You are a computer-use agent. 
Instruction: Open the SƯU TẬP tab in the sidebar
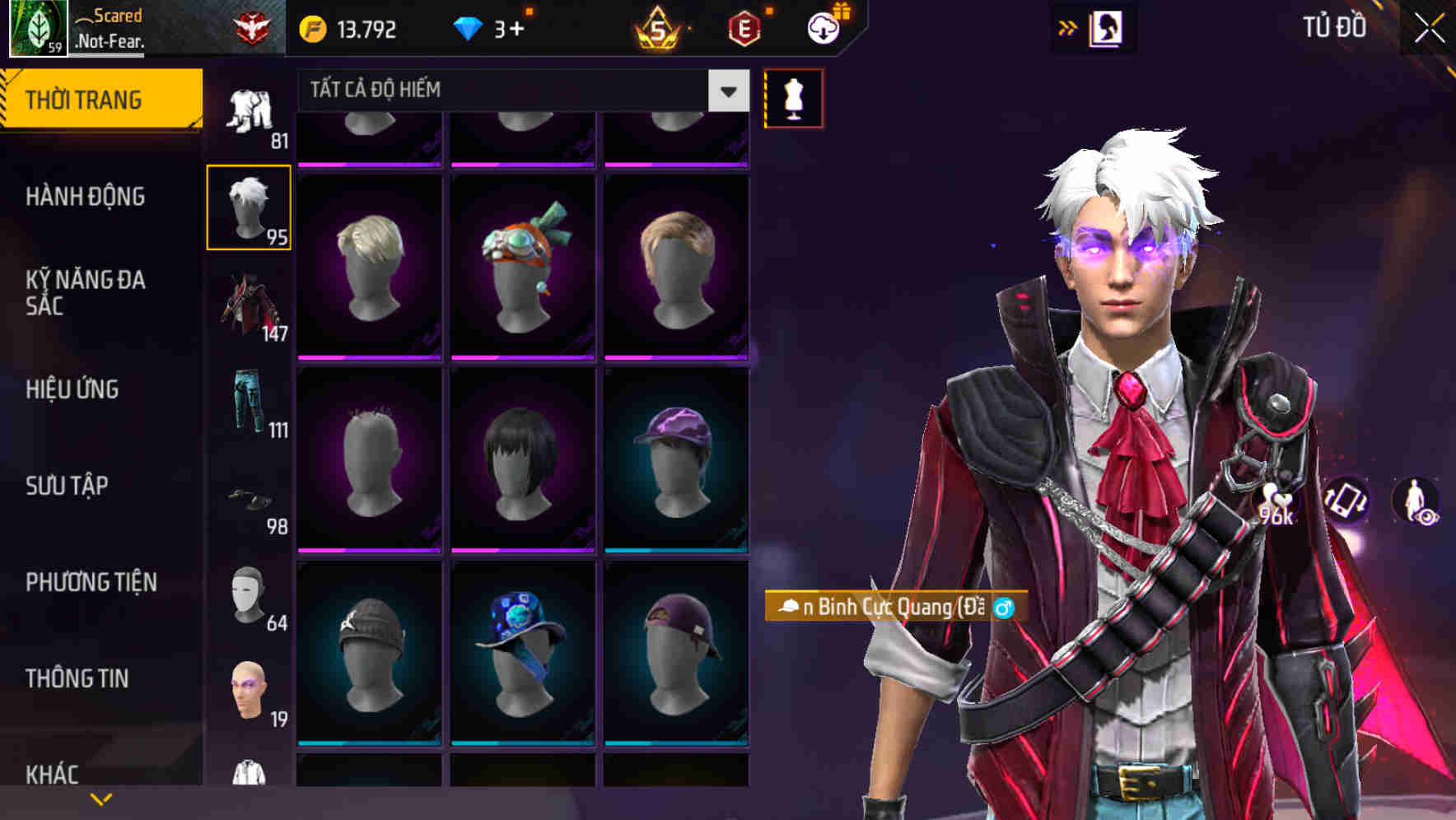coord(68,487)
